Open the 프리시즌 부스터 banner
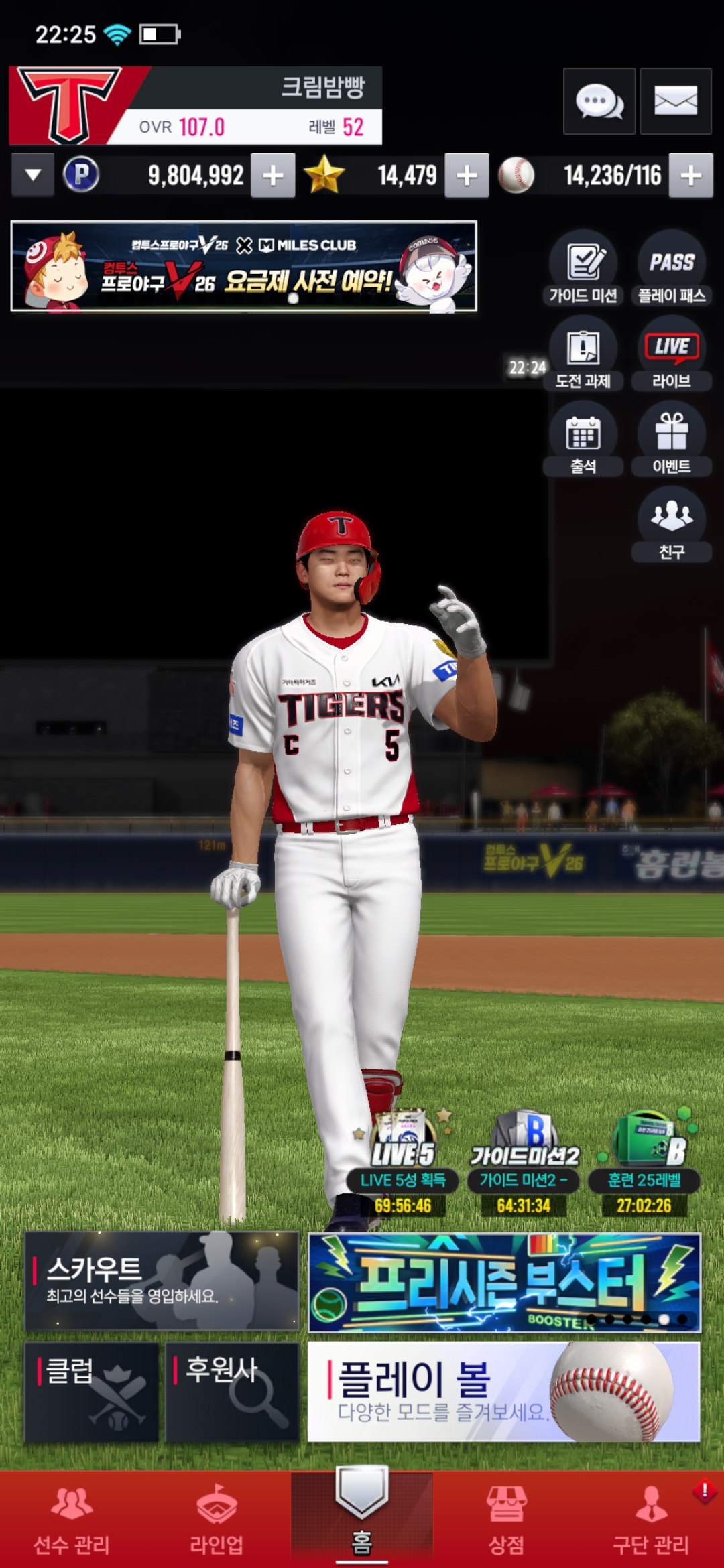The height and width of the screenshot is (1568, 724). (x=503, y=1282)
